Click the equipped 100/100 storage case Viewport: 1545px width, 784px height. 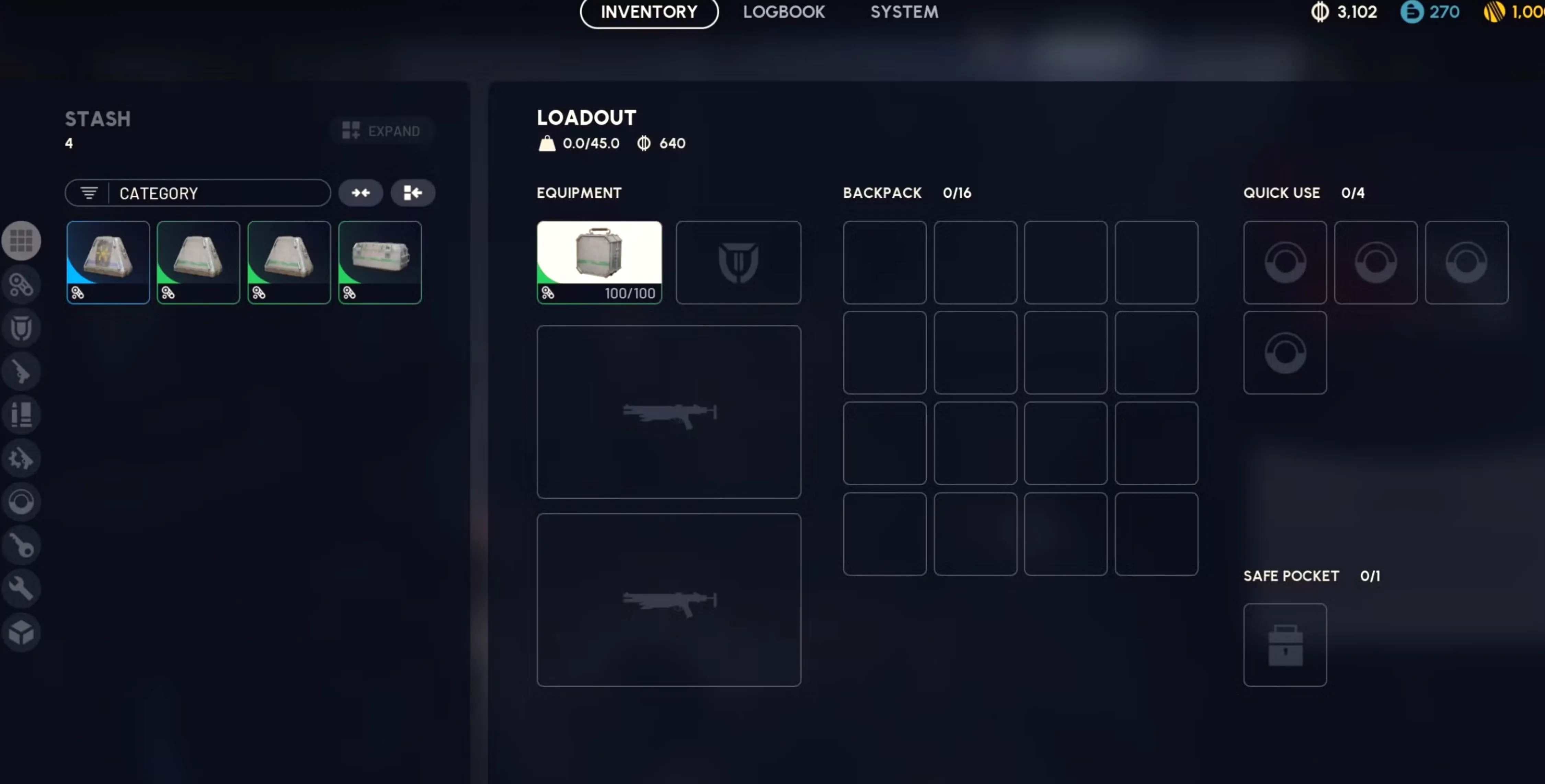coord(599,262)
